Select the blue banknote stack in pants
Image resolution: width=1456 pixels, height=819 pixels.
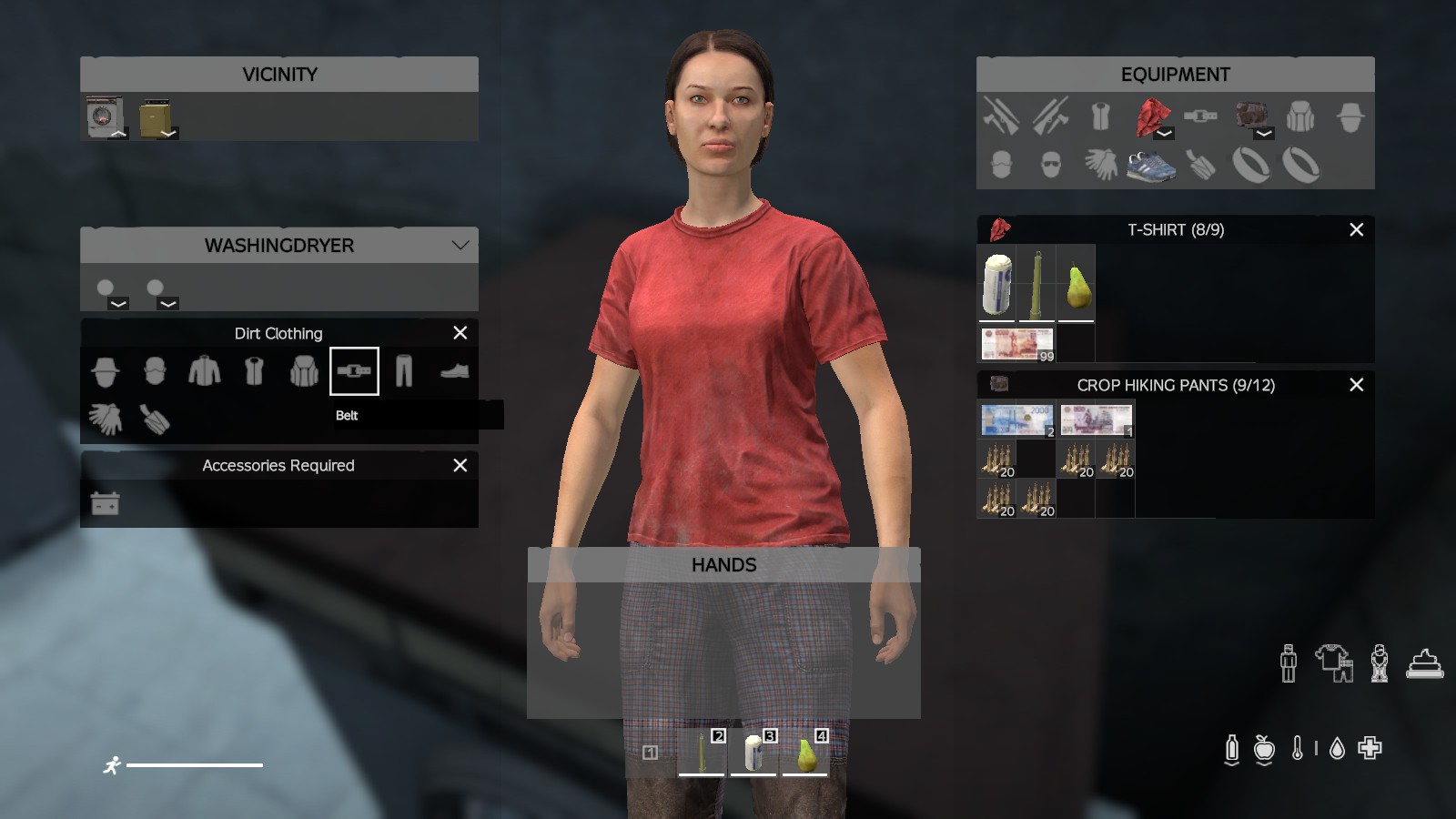pyautogui.click(x=1016, y=420)
